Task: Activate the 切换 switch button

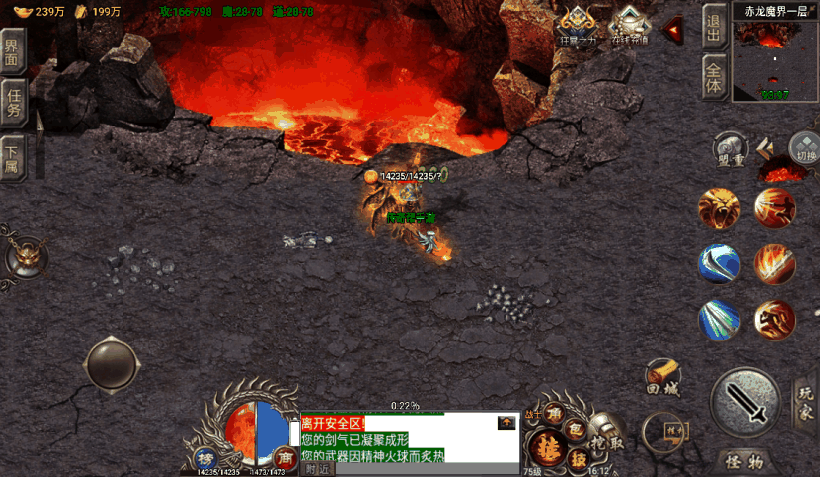Action: [x=804, y=148]
